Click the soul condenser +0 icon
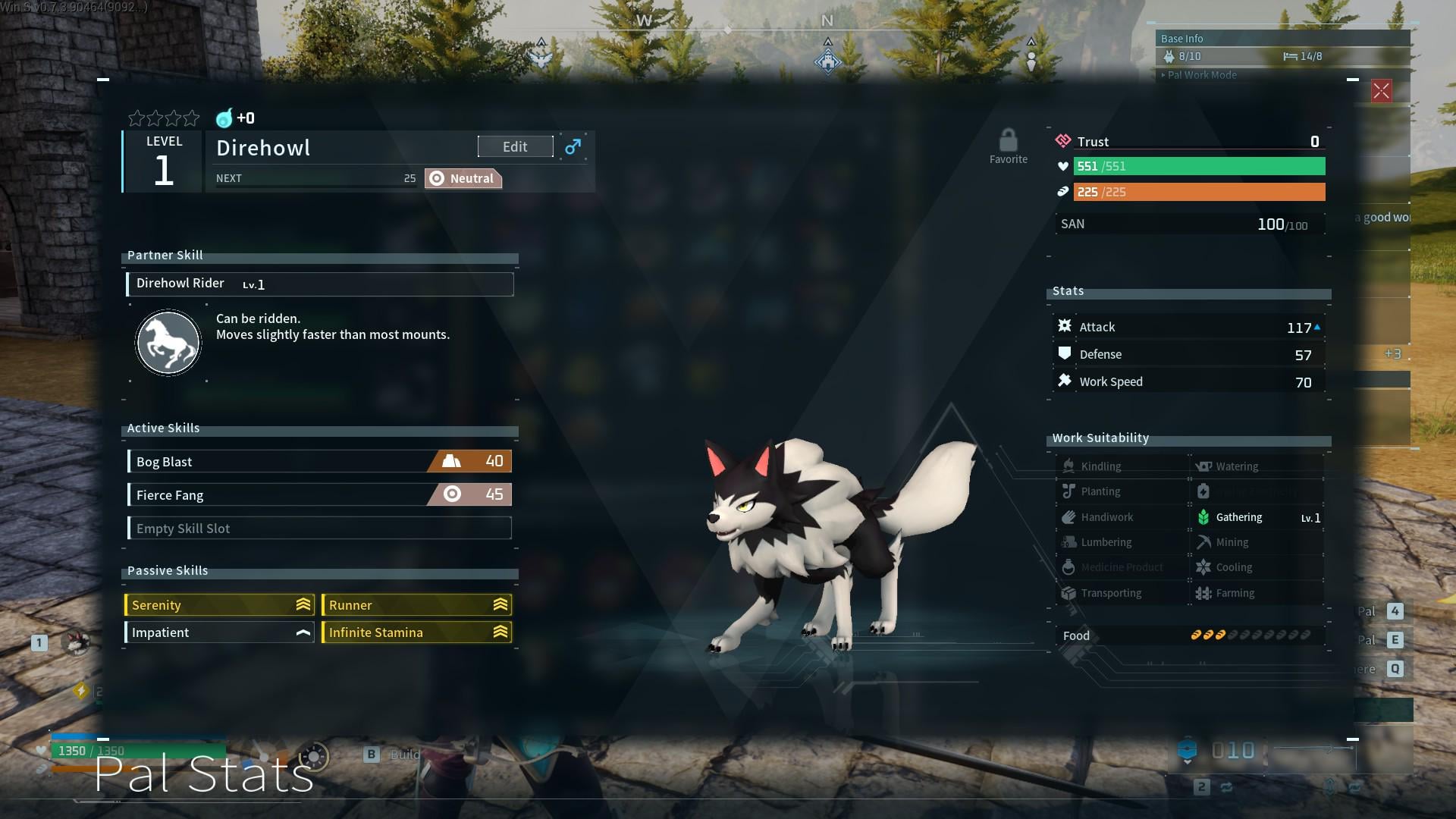Image resolution: width=1456 pixels, height=819 pixels. click(x=225, y=118)
